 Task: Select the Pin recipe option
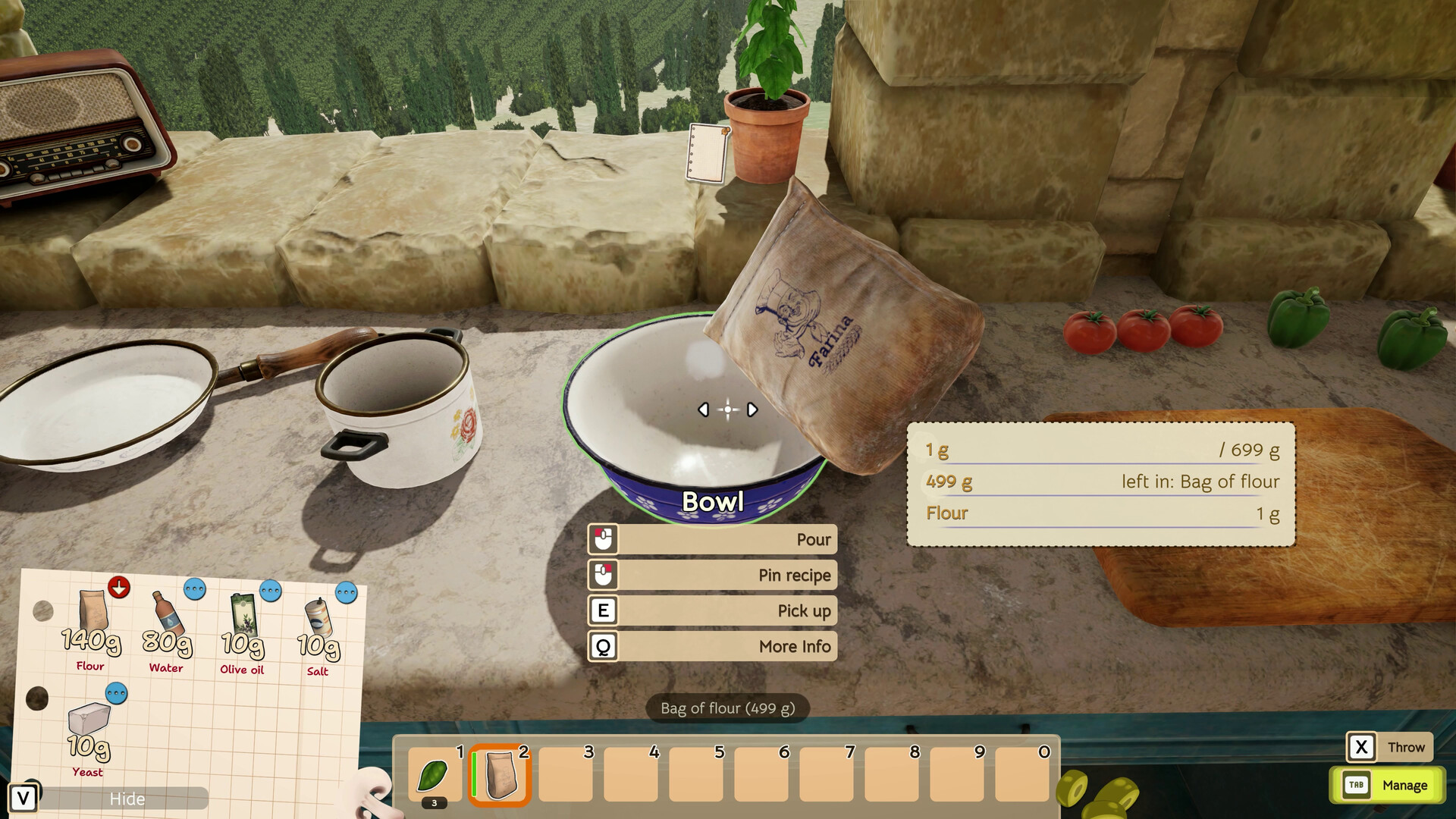tap(713, 575)
